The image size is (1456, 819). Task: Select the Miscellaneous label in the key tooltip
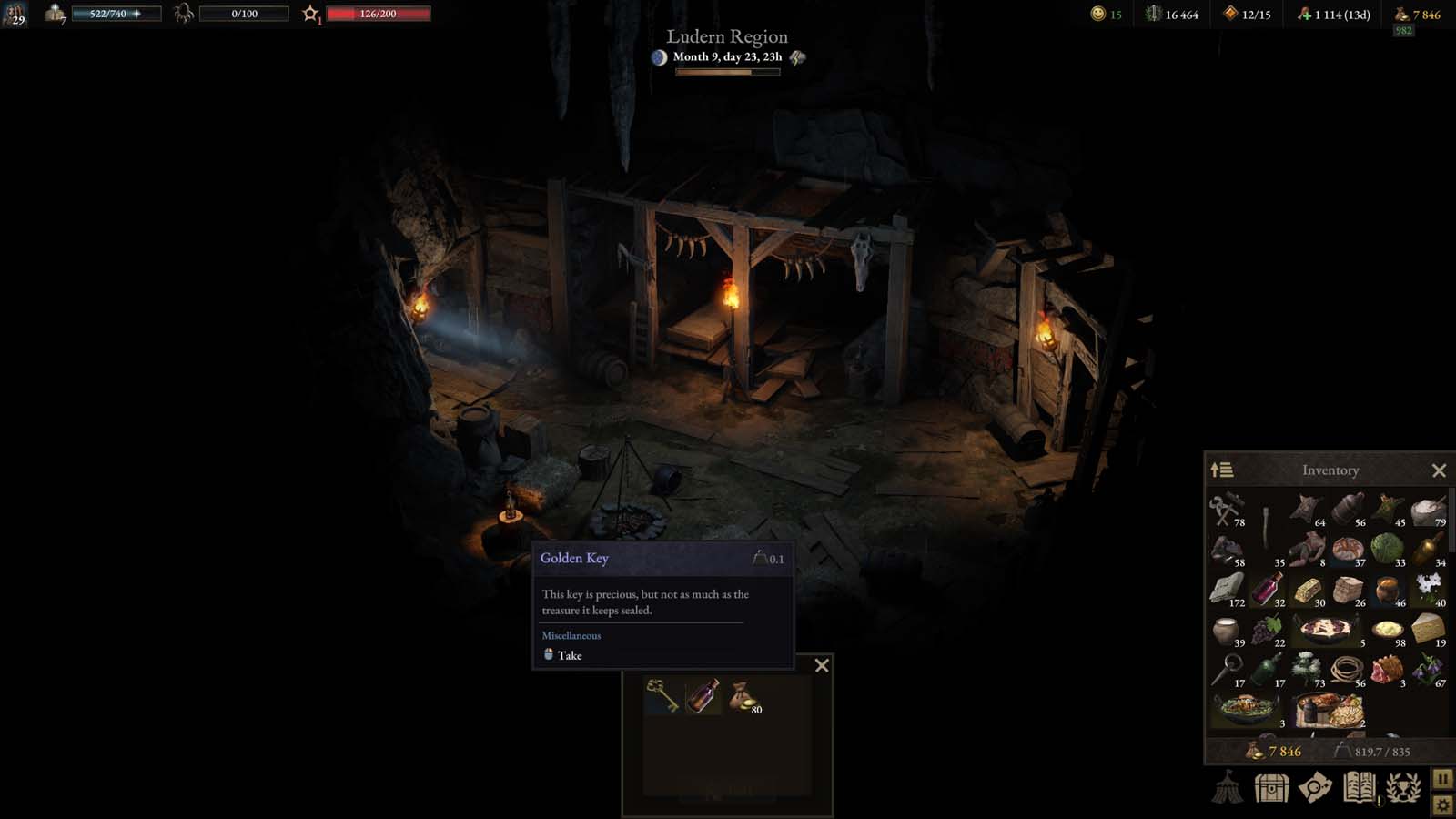[x=570, y=635]
